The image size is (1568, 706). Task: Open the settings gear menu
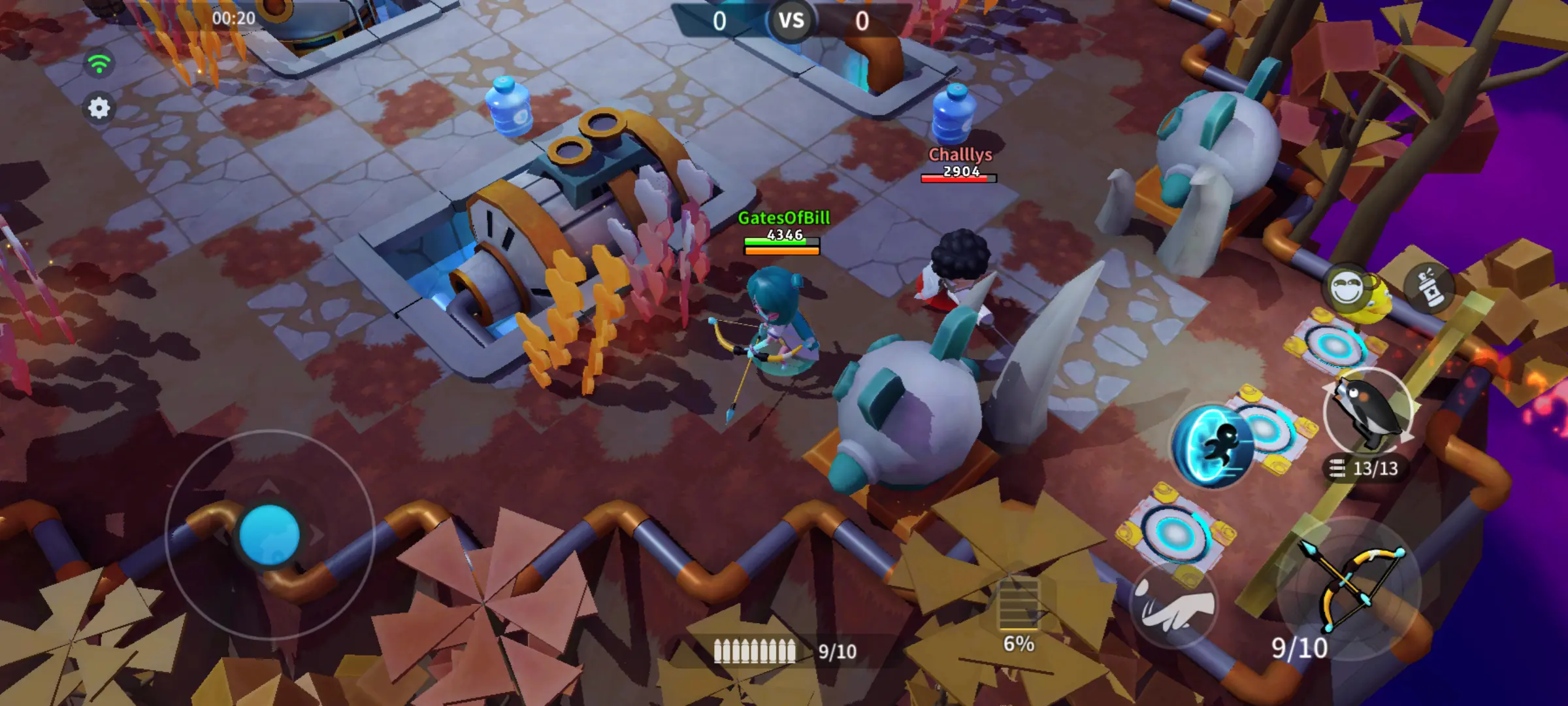[99, 108]
